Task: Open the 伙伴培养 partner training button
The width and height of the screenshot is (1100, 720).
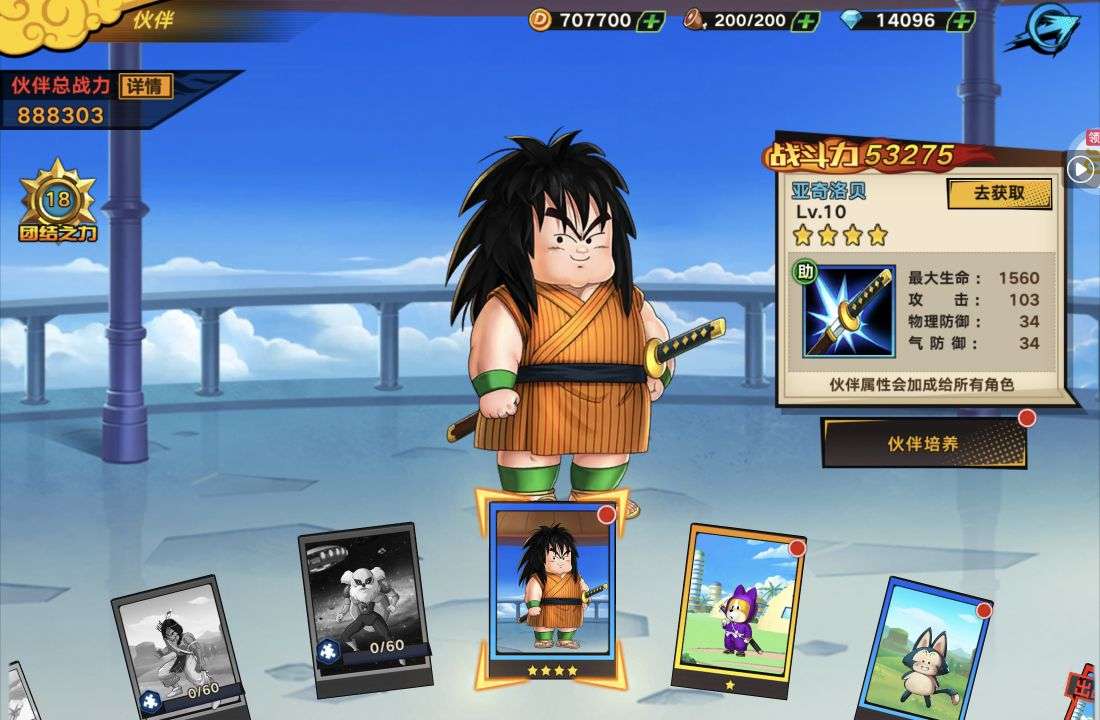Action: 923,443
